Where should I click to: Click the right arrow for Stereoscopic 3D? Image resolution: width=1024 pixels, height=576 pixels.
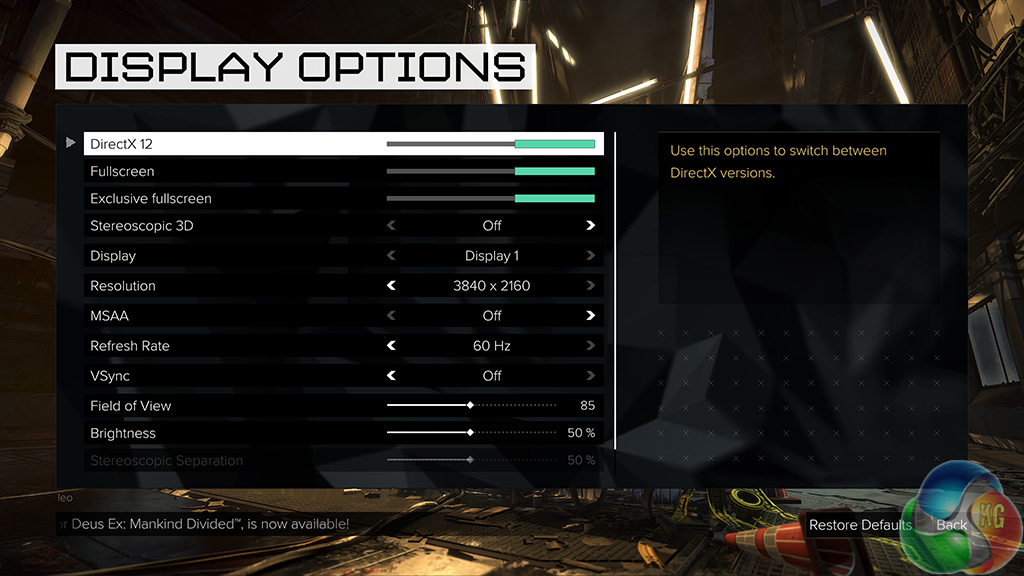591,226
